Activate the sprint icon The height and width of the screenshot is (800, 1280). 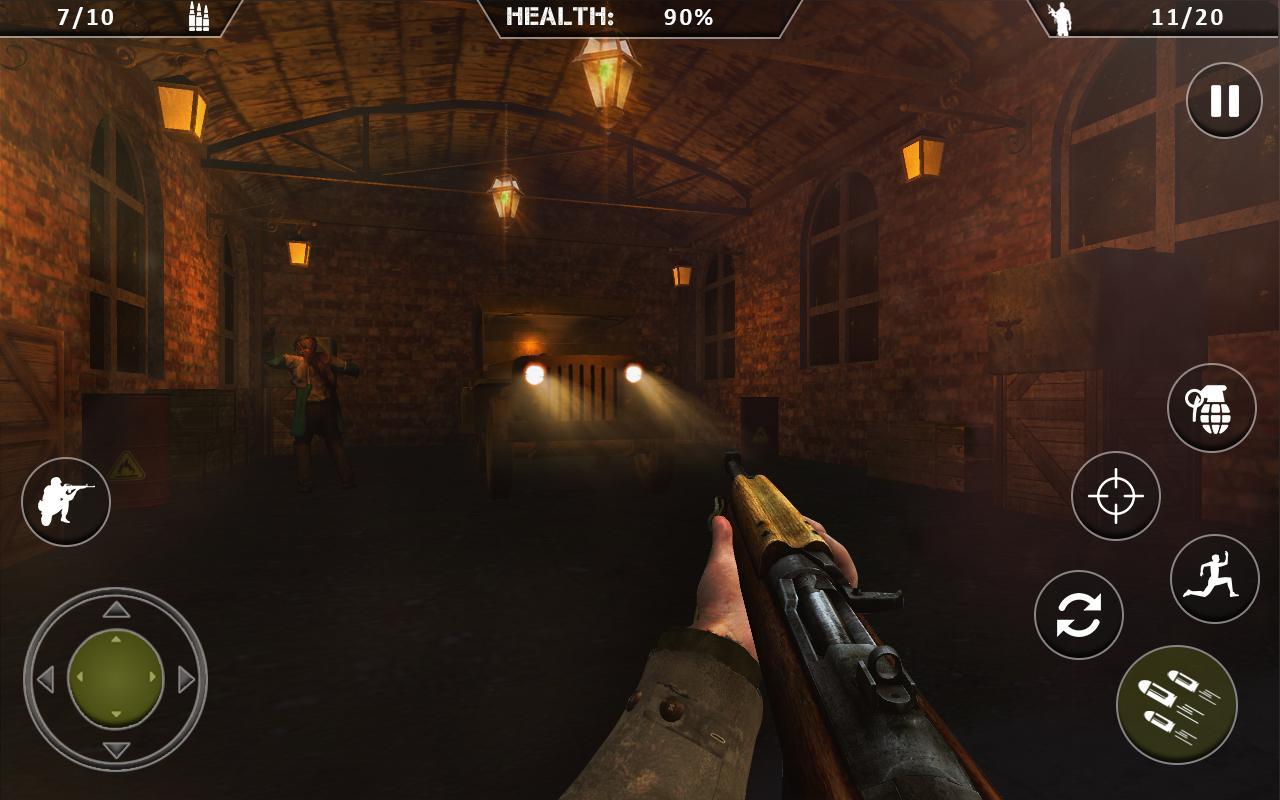point(1218,576)
